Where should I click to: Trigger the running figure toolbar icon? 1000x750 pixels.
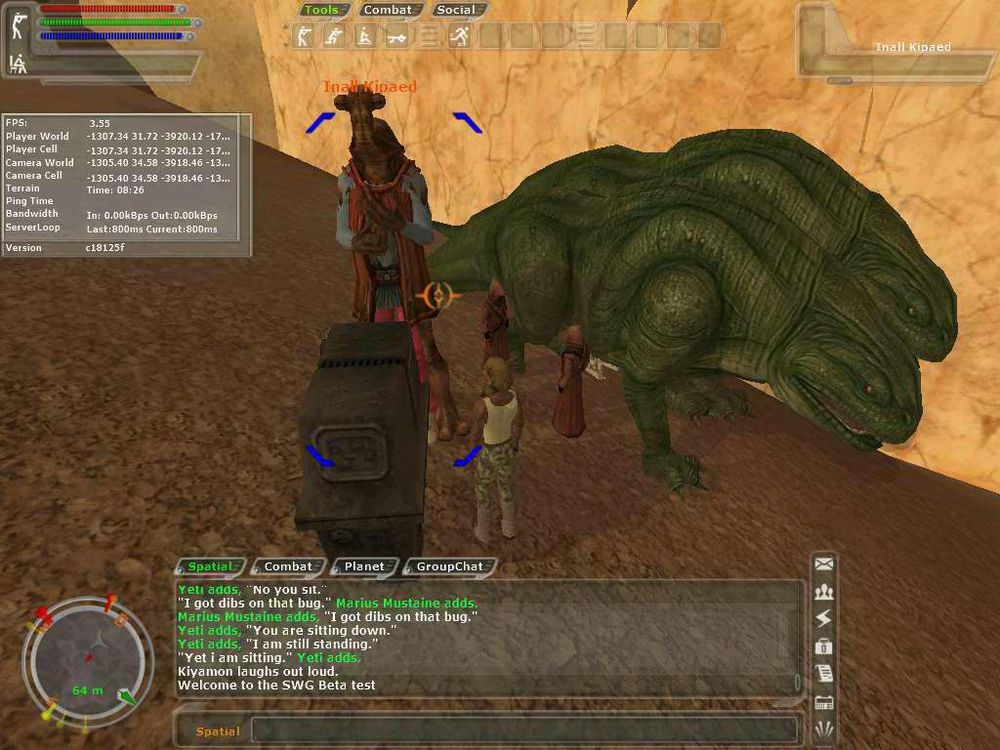(459, 37)
